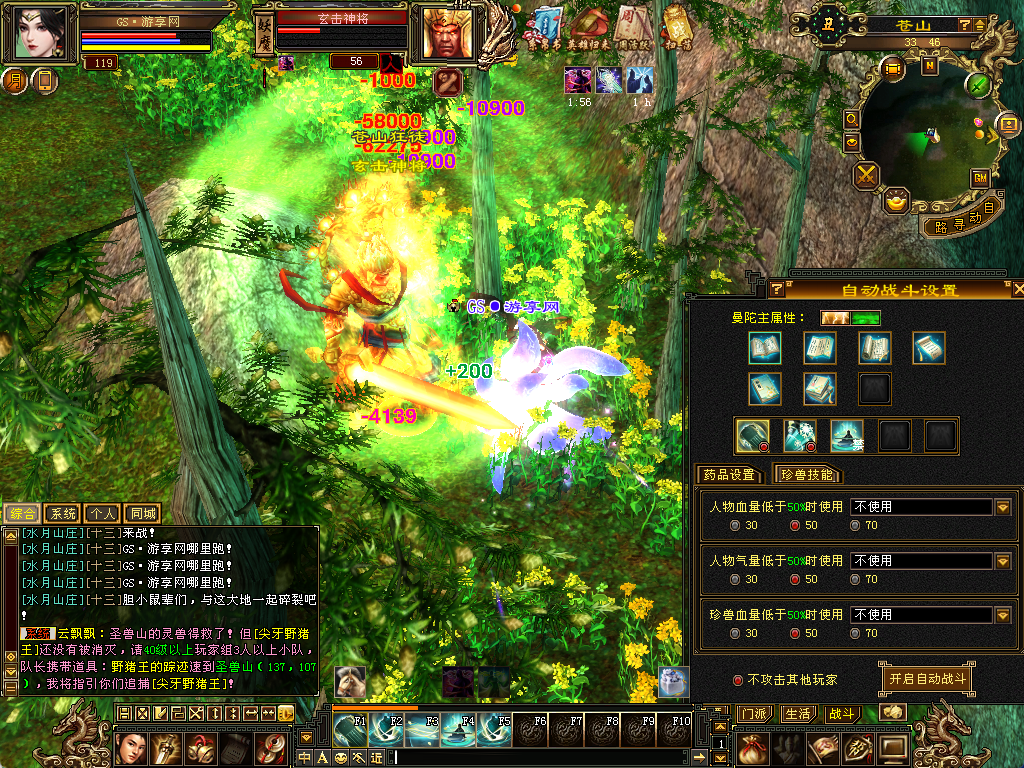Close the auto-battle settings panel
Screen dimensions: 1024x768
click(x=1018, y=290)
